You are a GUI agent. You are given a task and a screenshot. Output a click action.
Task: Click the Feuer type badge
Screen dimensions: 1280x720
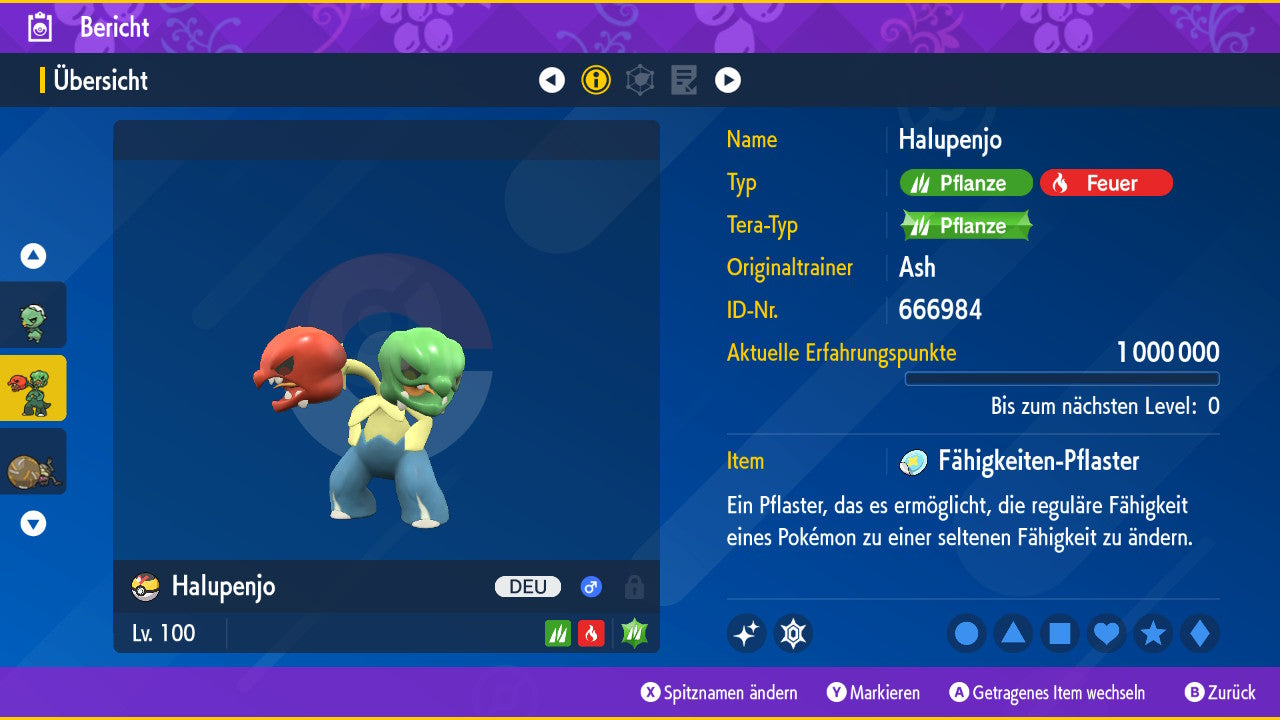coord(1106,183)
